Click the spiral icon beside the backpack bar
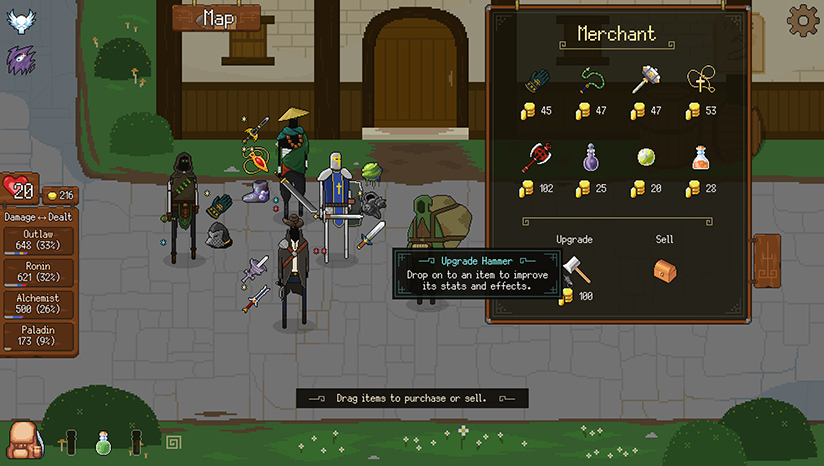Screen dimensions: 824x466 pyautogui.click(x=173, y=441)
